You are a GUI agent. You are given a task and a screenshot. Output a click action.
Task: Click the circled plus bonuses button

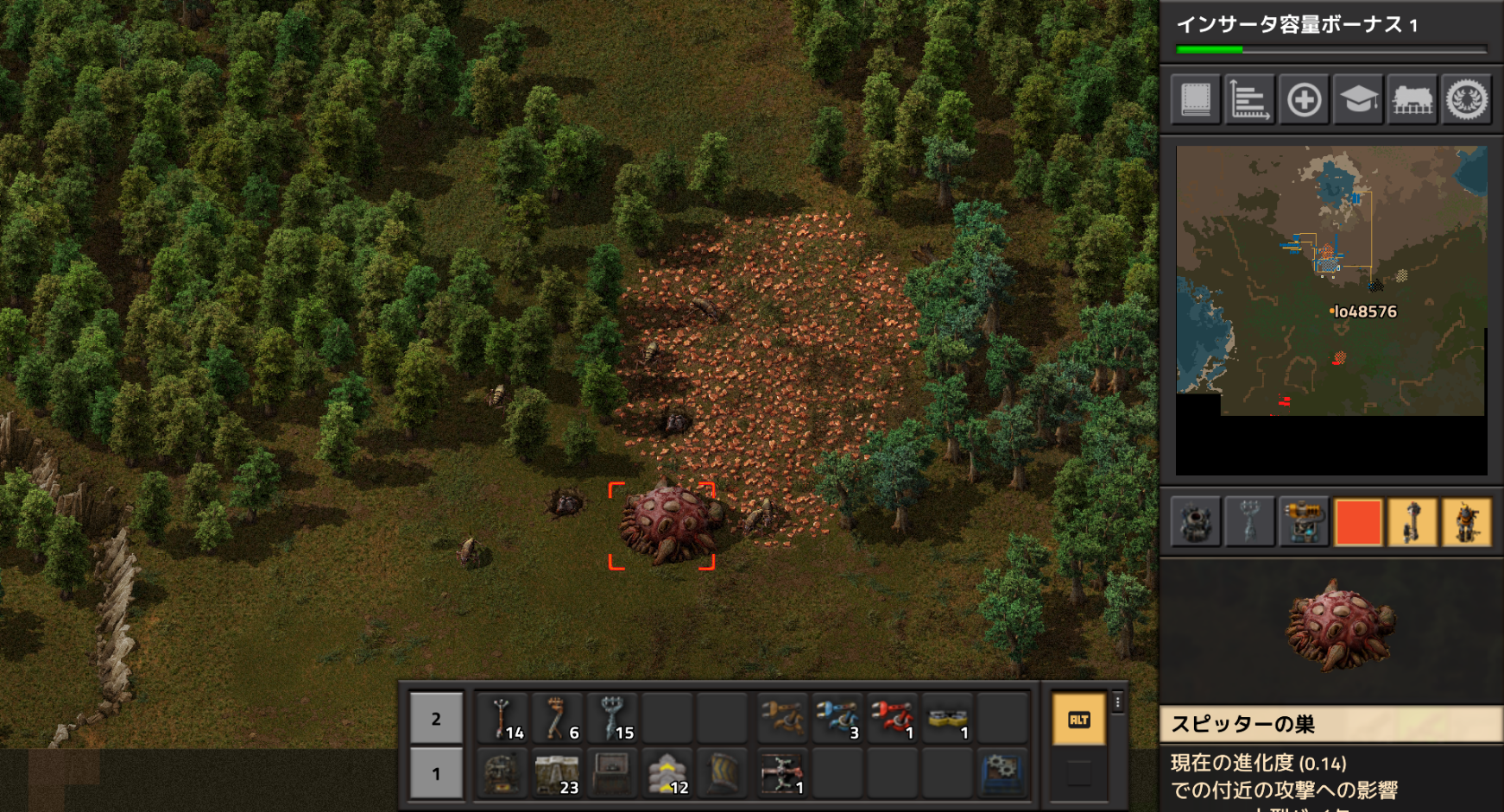[x=1304, y=100]
